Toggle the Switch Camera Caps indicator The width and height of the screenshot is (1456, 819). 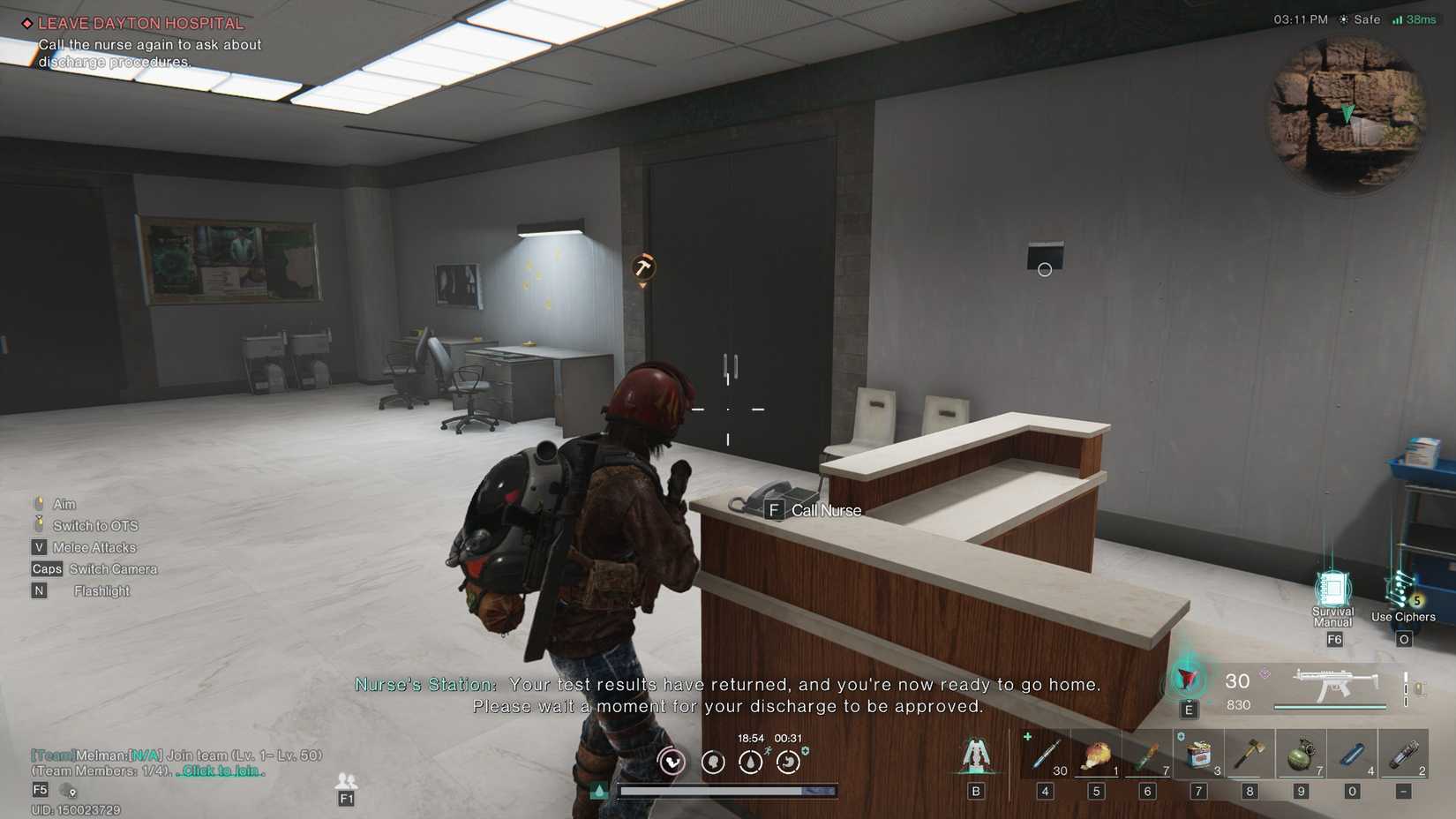tap(47, 568)
